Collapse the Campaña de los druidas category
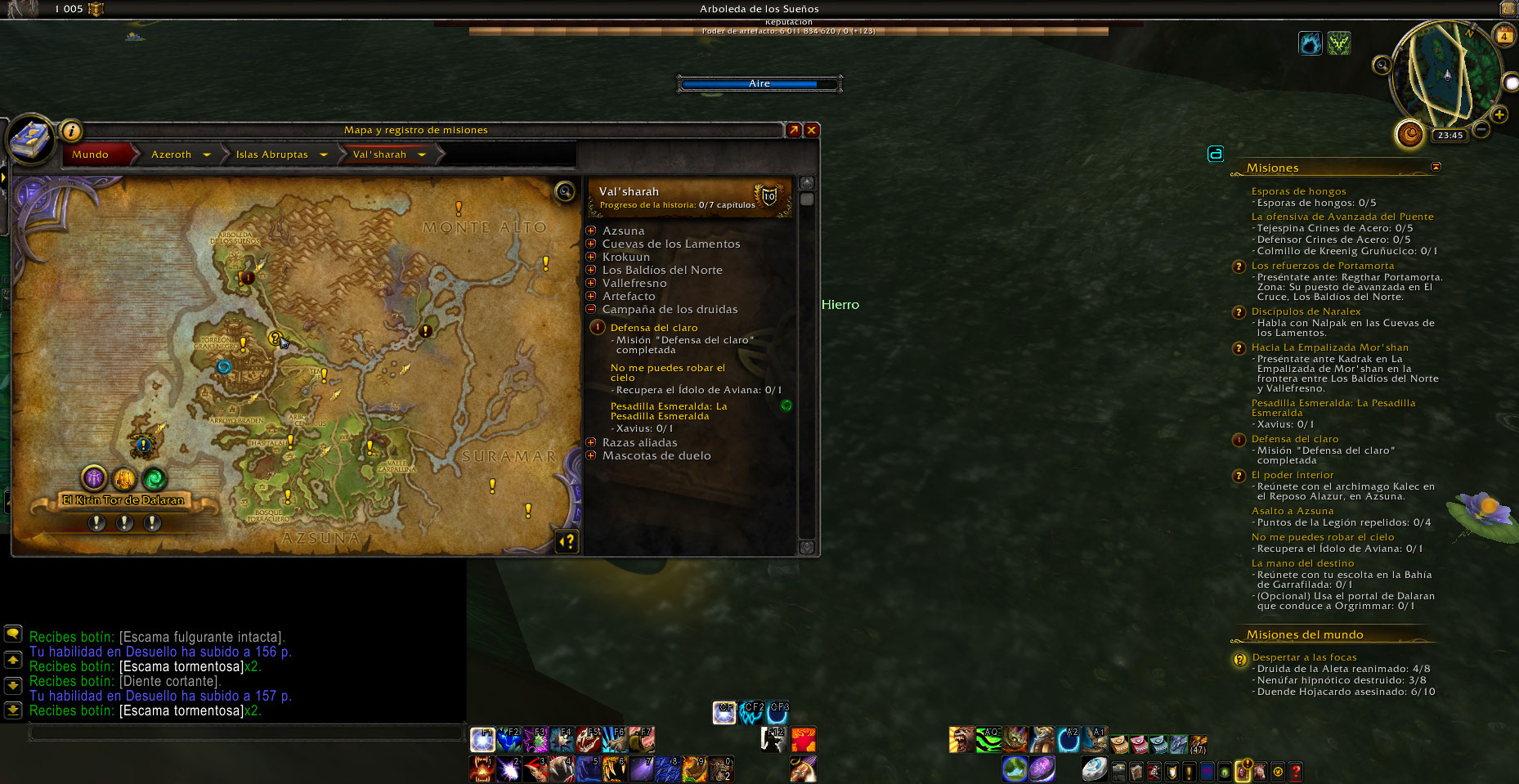 tap(591, 309)
